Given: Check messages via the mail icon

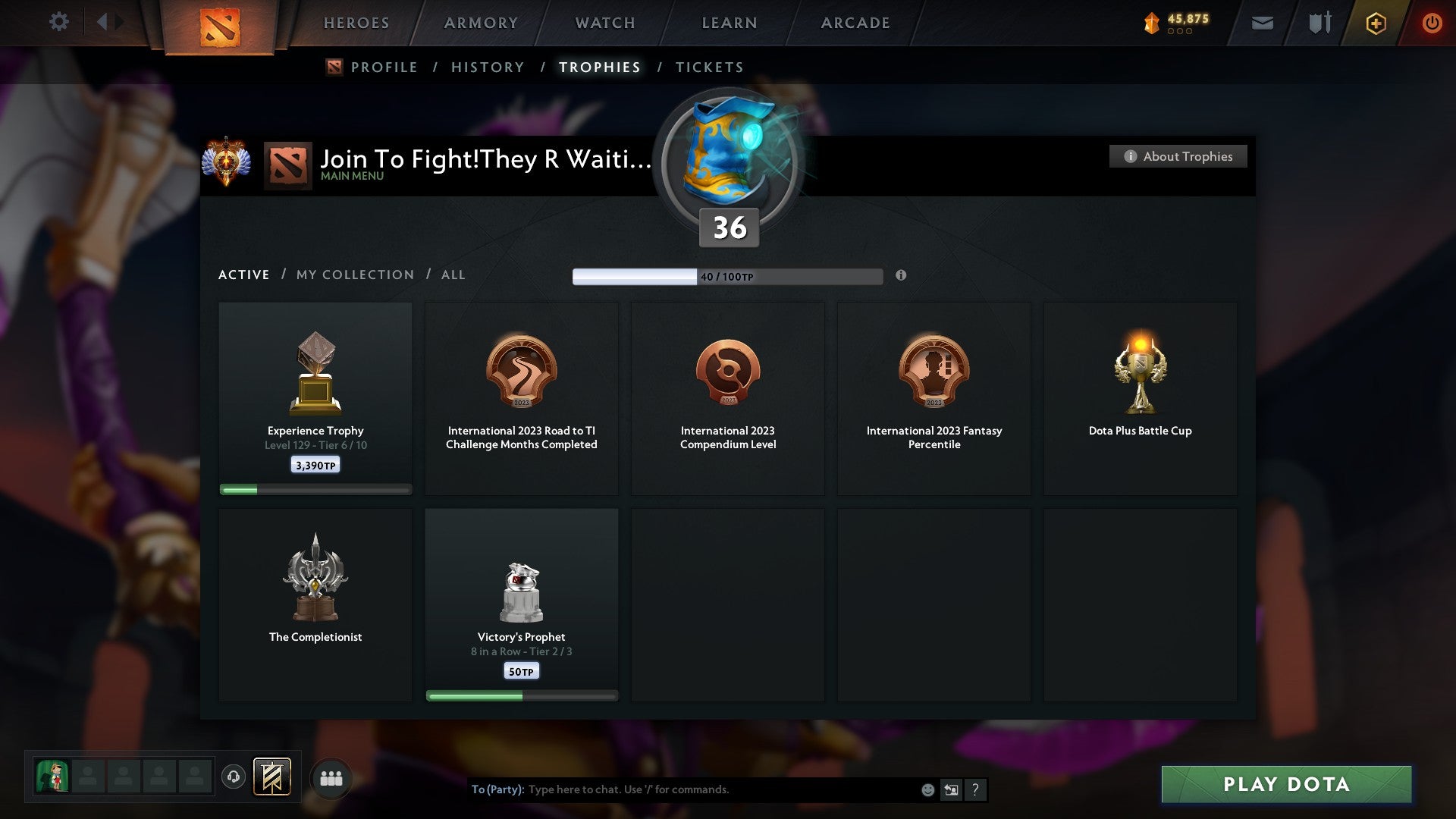Looking at the screenshot, I should 1263,23.
